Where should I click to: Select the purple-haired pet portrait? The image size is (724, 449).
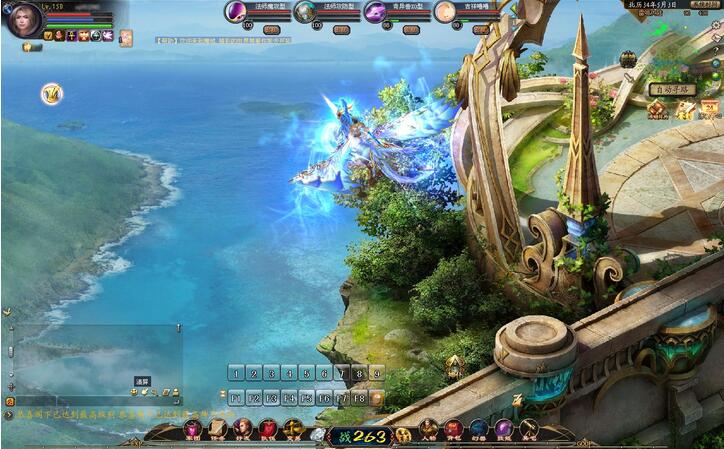tap(237, 11)
